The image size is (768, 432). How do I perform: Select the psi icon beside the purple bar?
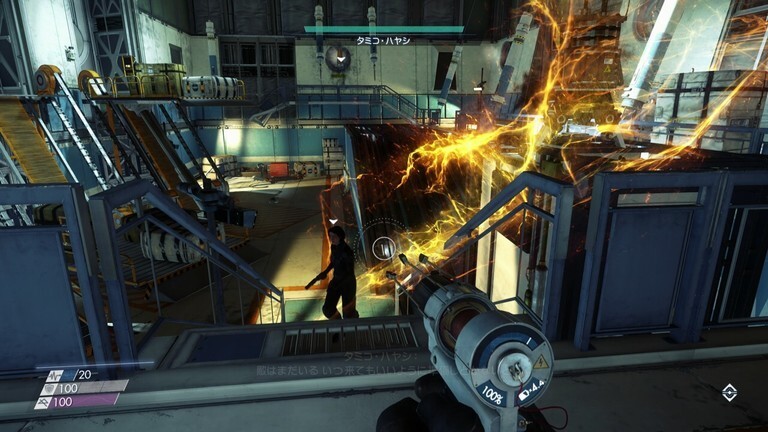42,401
